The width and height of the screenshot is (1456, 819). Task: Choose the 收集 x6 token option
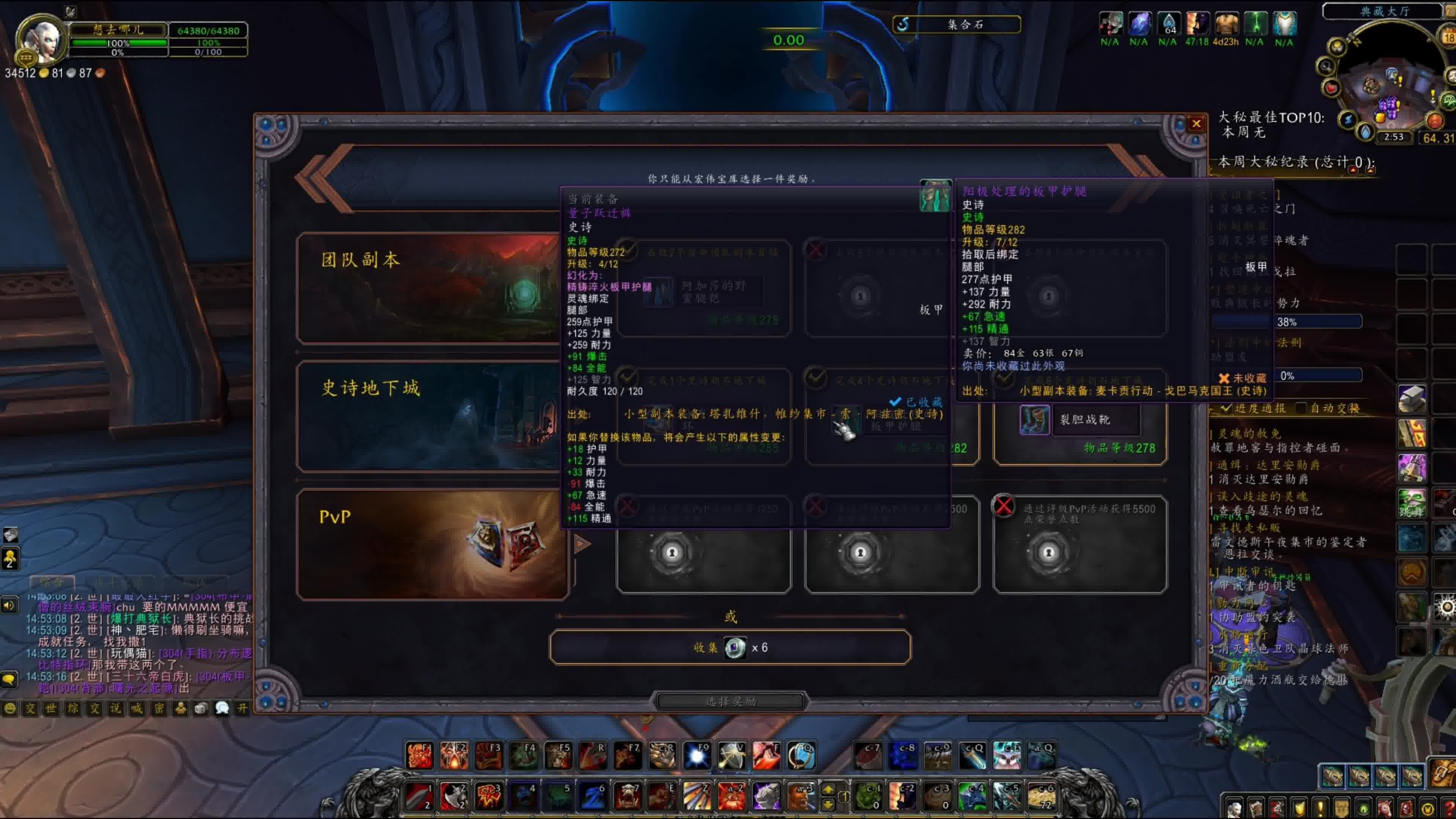pos(730,647)
